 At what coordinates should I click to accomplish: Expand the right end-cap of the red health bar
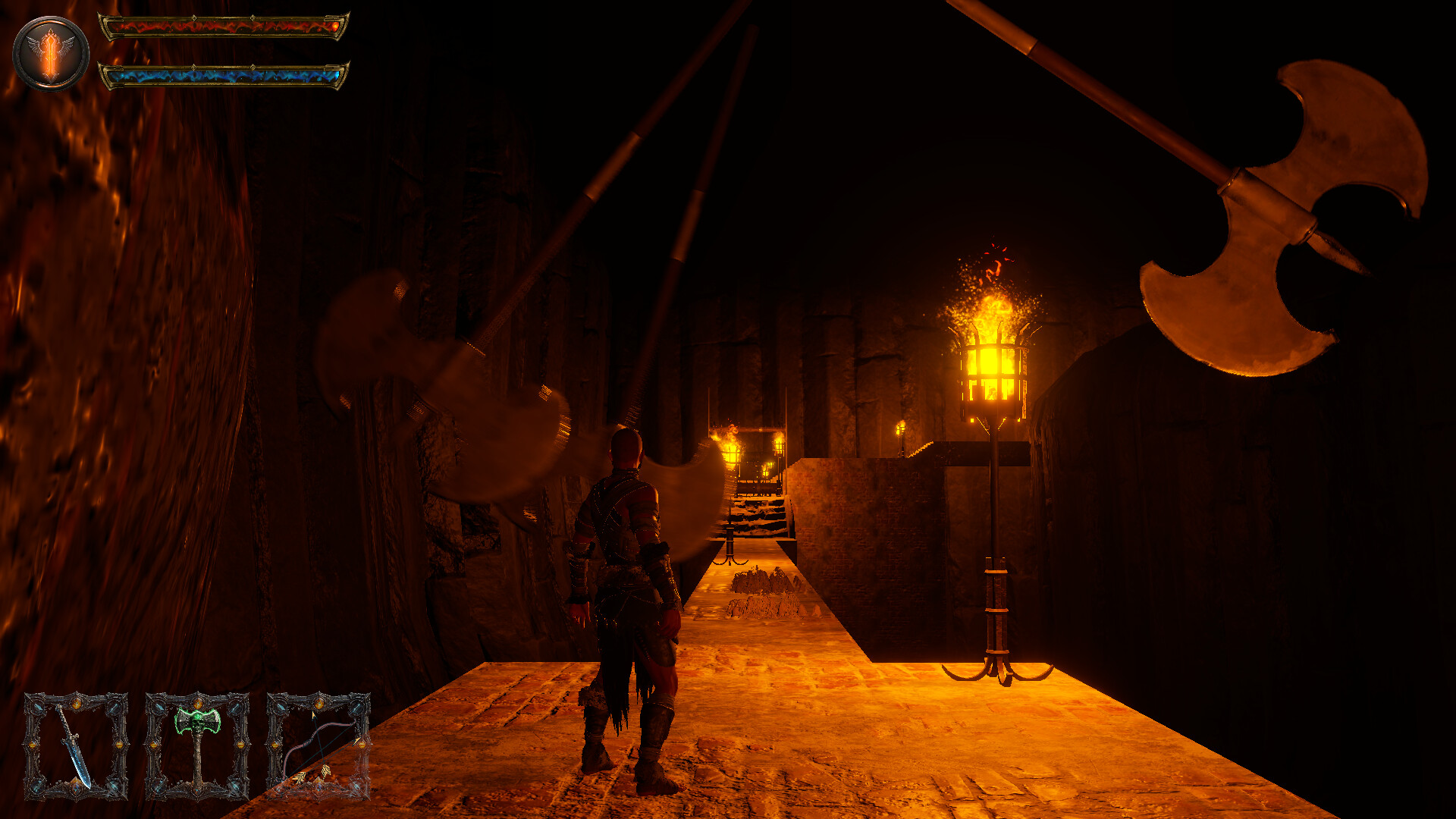(336, 26)
